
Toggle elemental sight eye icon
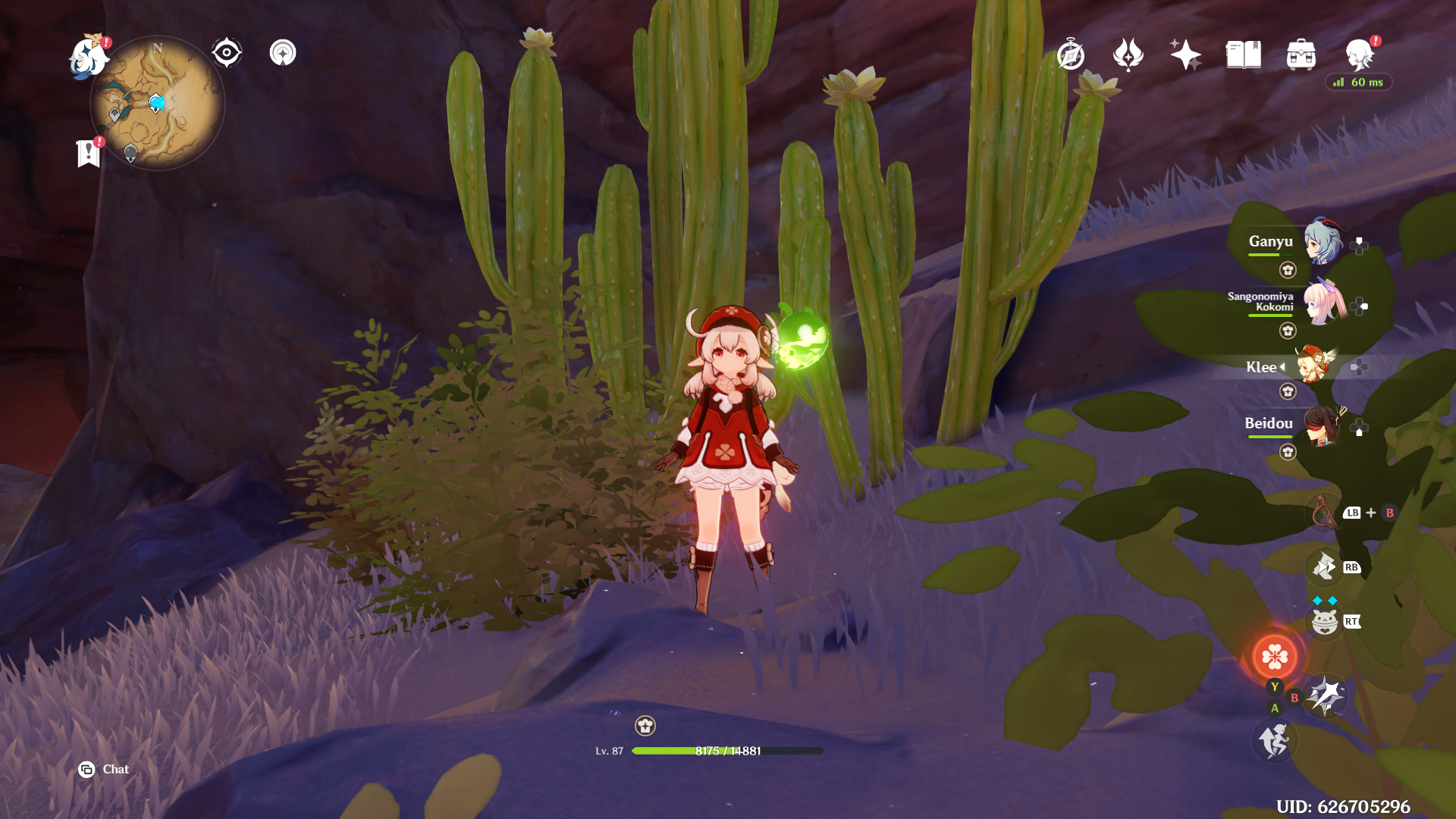point(226,53)
